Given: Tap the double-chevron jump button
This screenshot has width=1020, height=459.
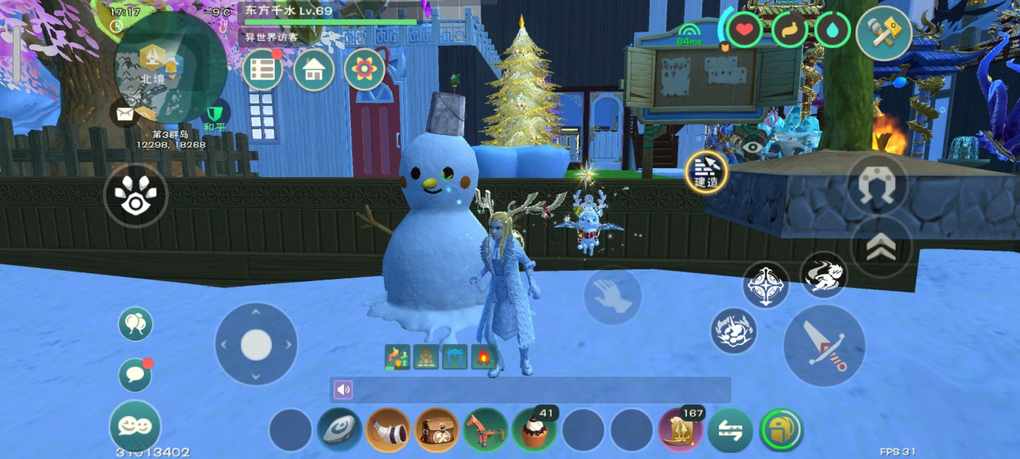Looking at the screenshot, I should [x=881, y=247].
